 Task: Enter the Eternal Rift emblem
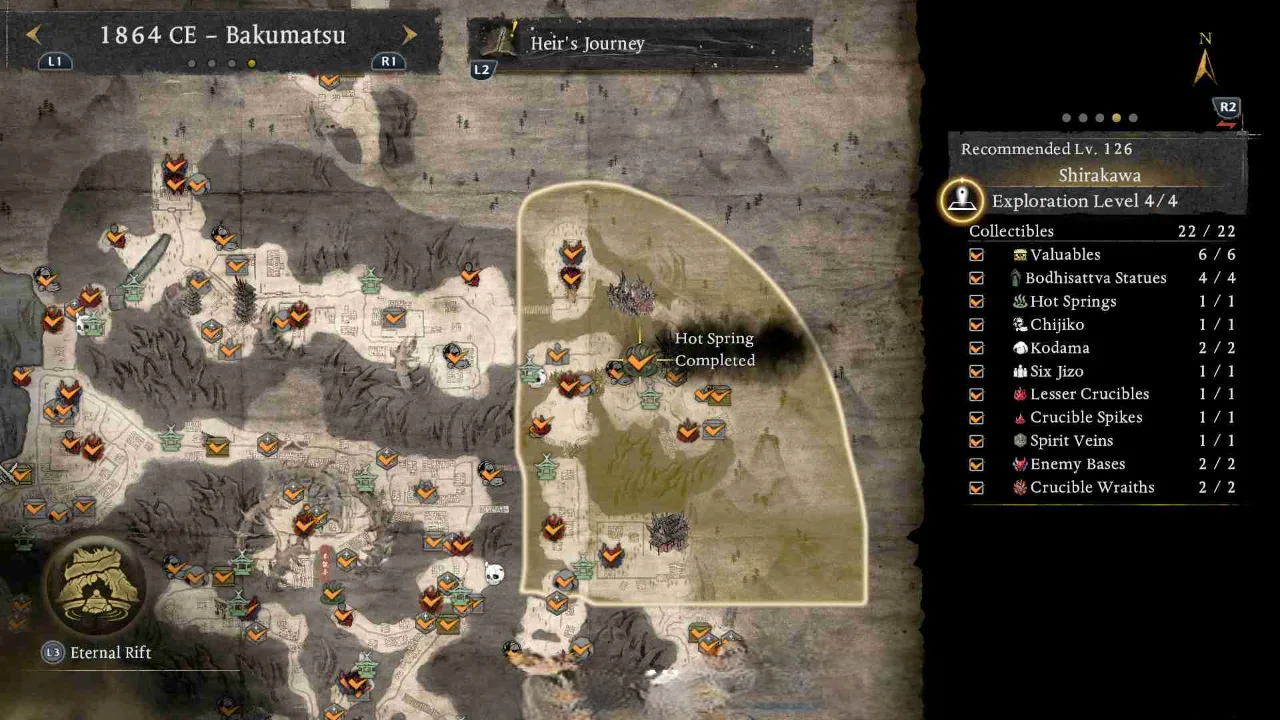tap(95, 585)
